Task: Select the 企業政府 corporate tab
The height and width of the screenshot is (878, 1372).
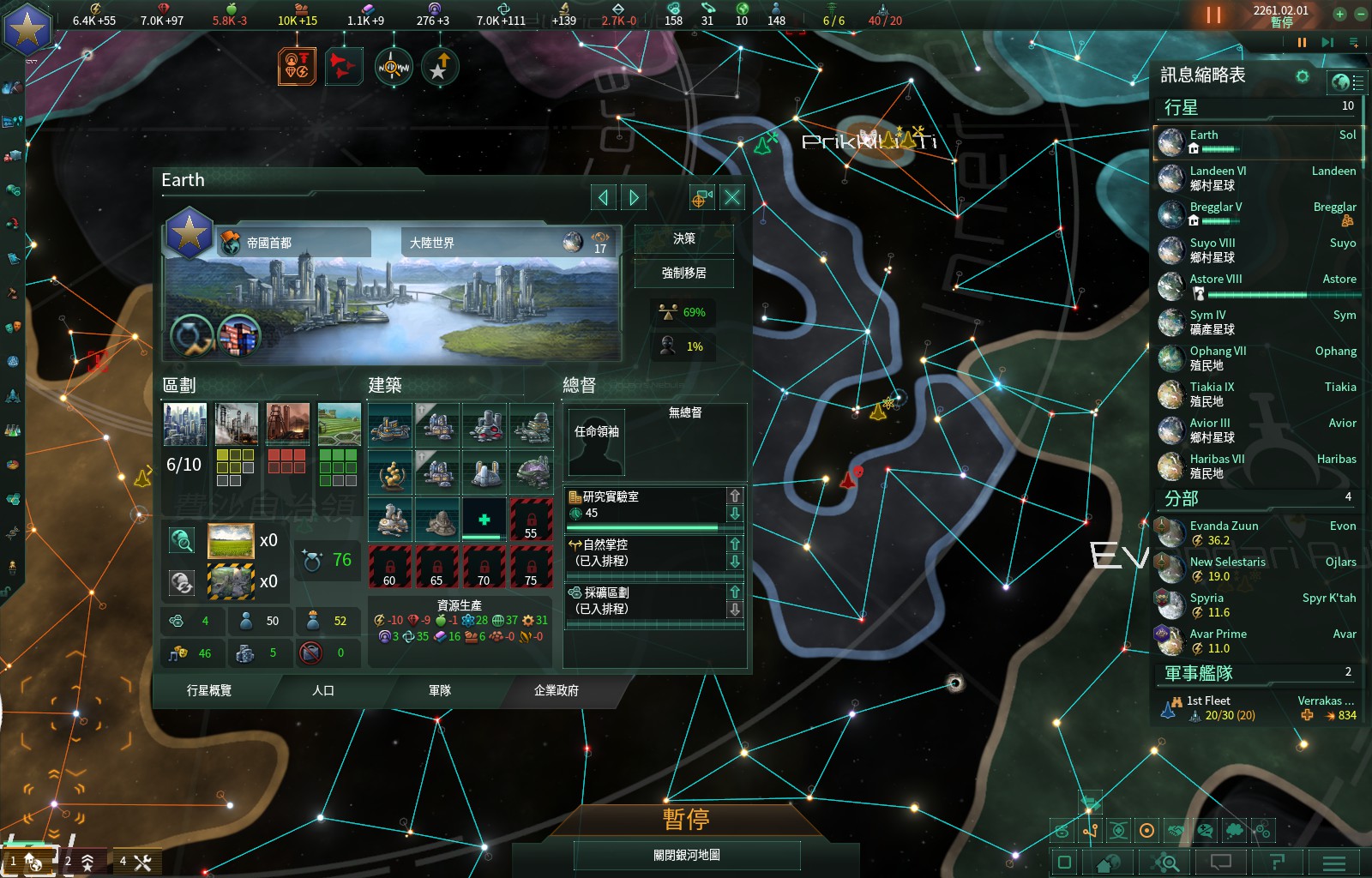Action: [556, 690]
